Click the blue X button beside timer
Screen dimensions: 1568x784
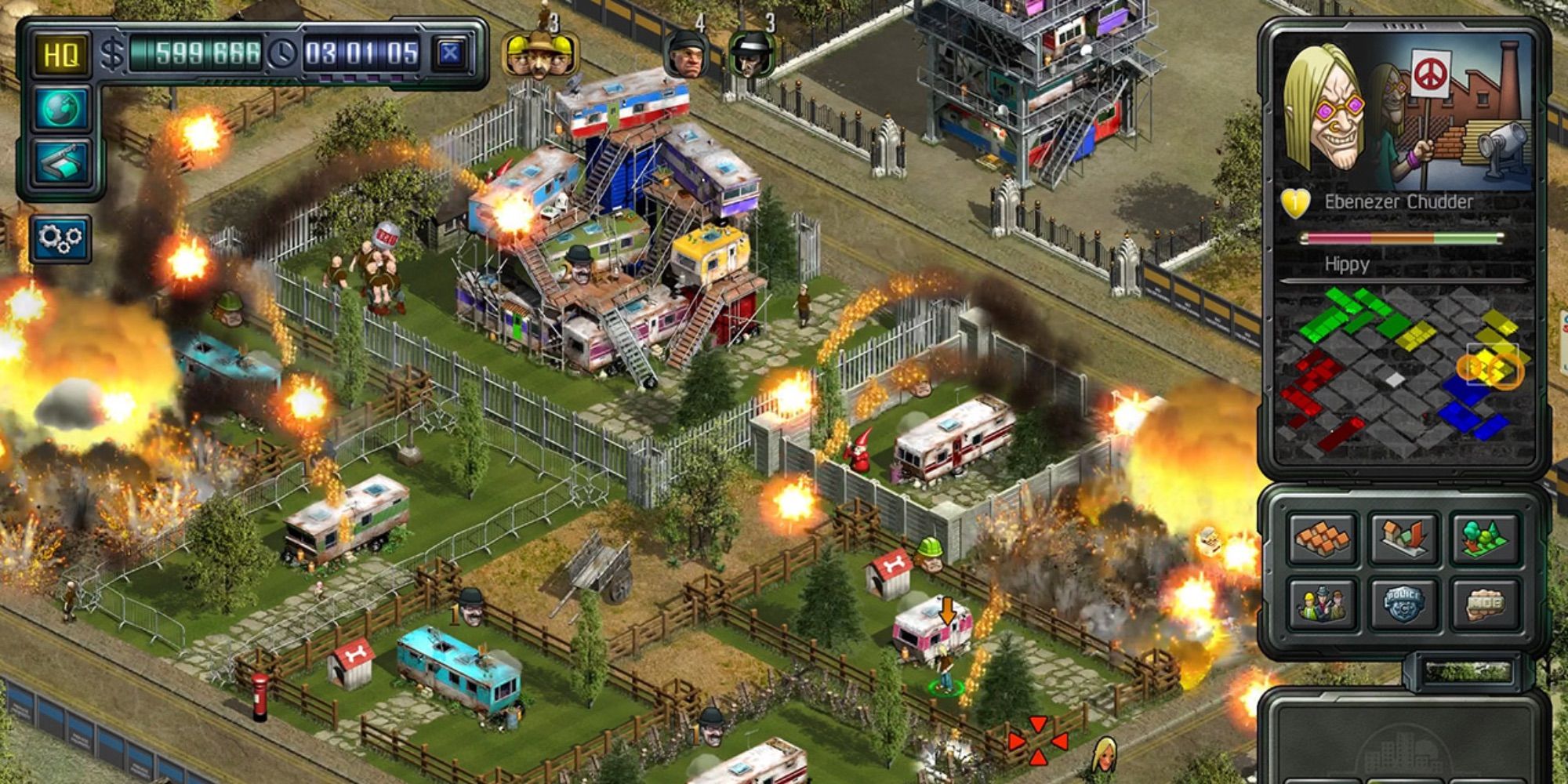[450, 53]
